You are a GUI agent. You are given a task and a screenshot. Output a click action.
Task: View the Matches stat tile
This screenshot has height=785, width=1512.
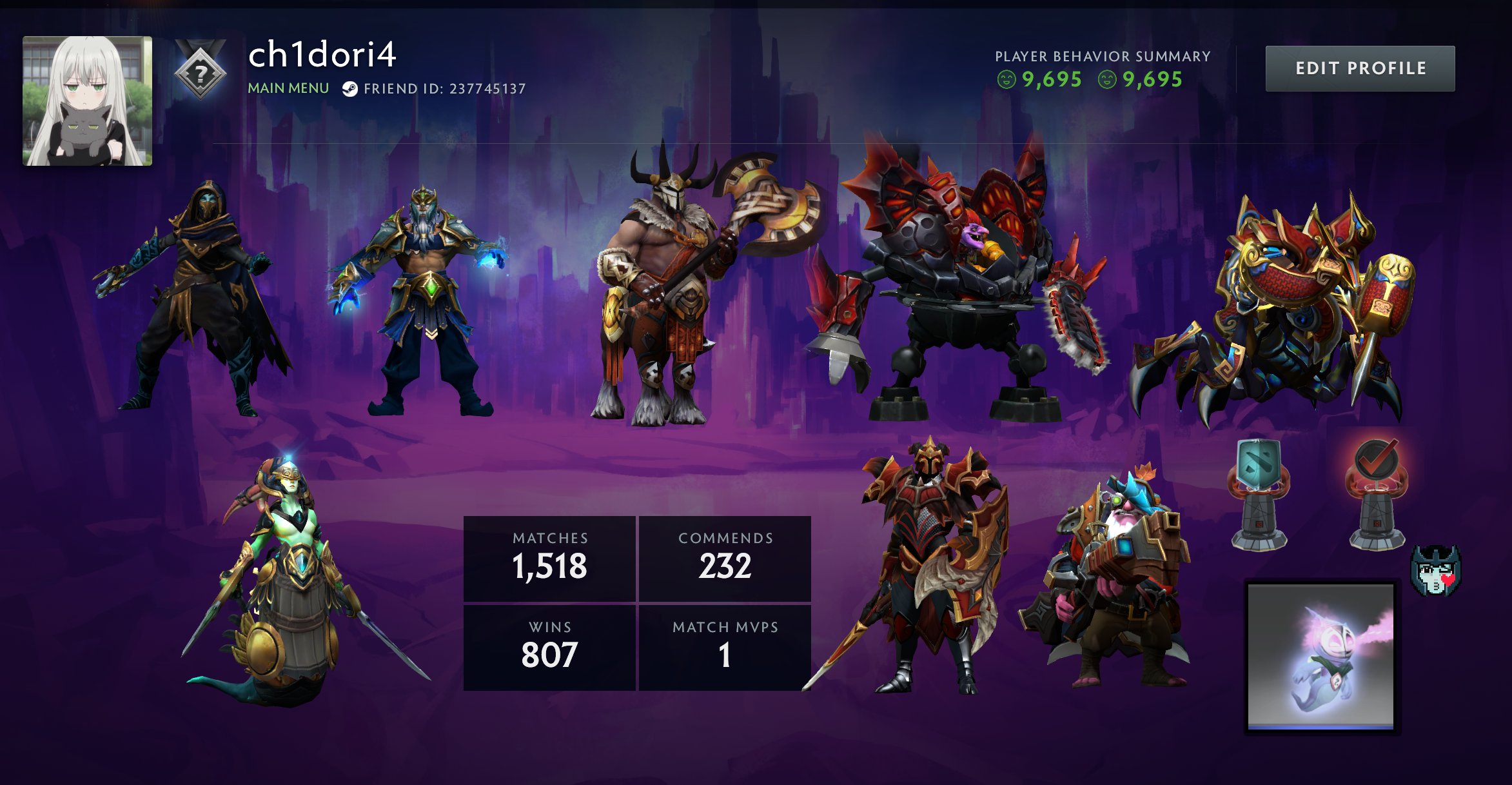pyautogui.click(x=549, y=559)
